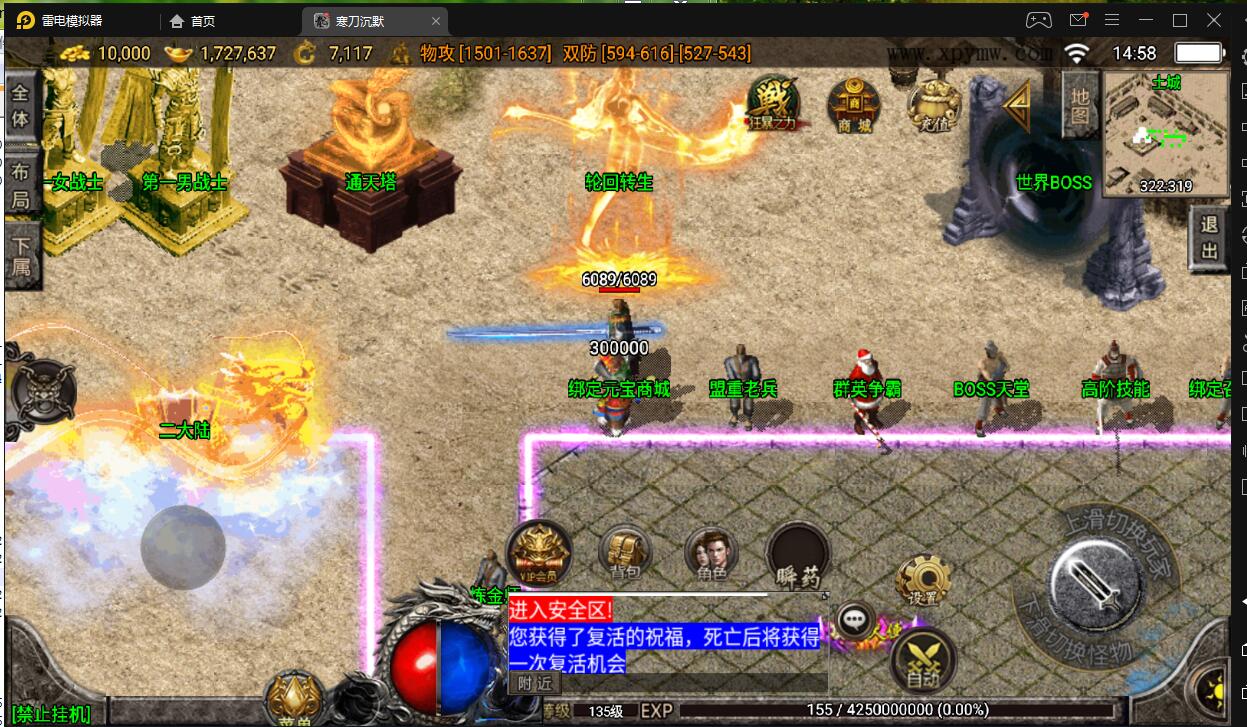Select the 下属 subordinates tab
Viewport: 1247px width, 727px height.
click(21, 257)
